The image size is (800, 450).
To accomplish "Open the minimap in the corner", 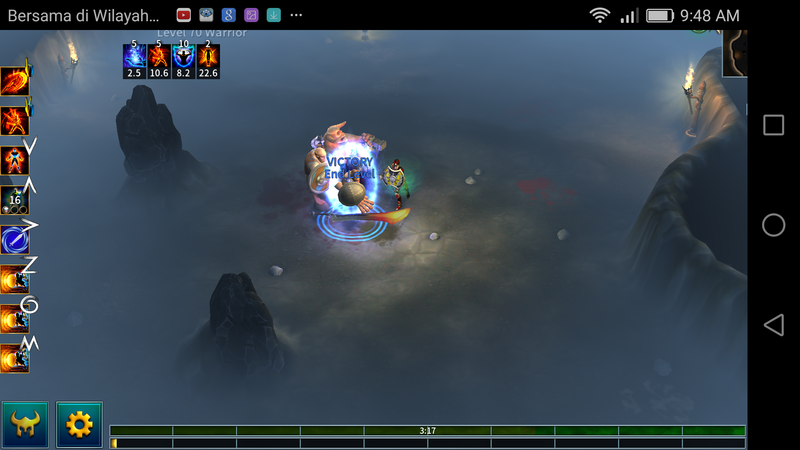I will pos(735,52).
